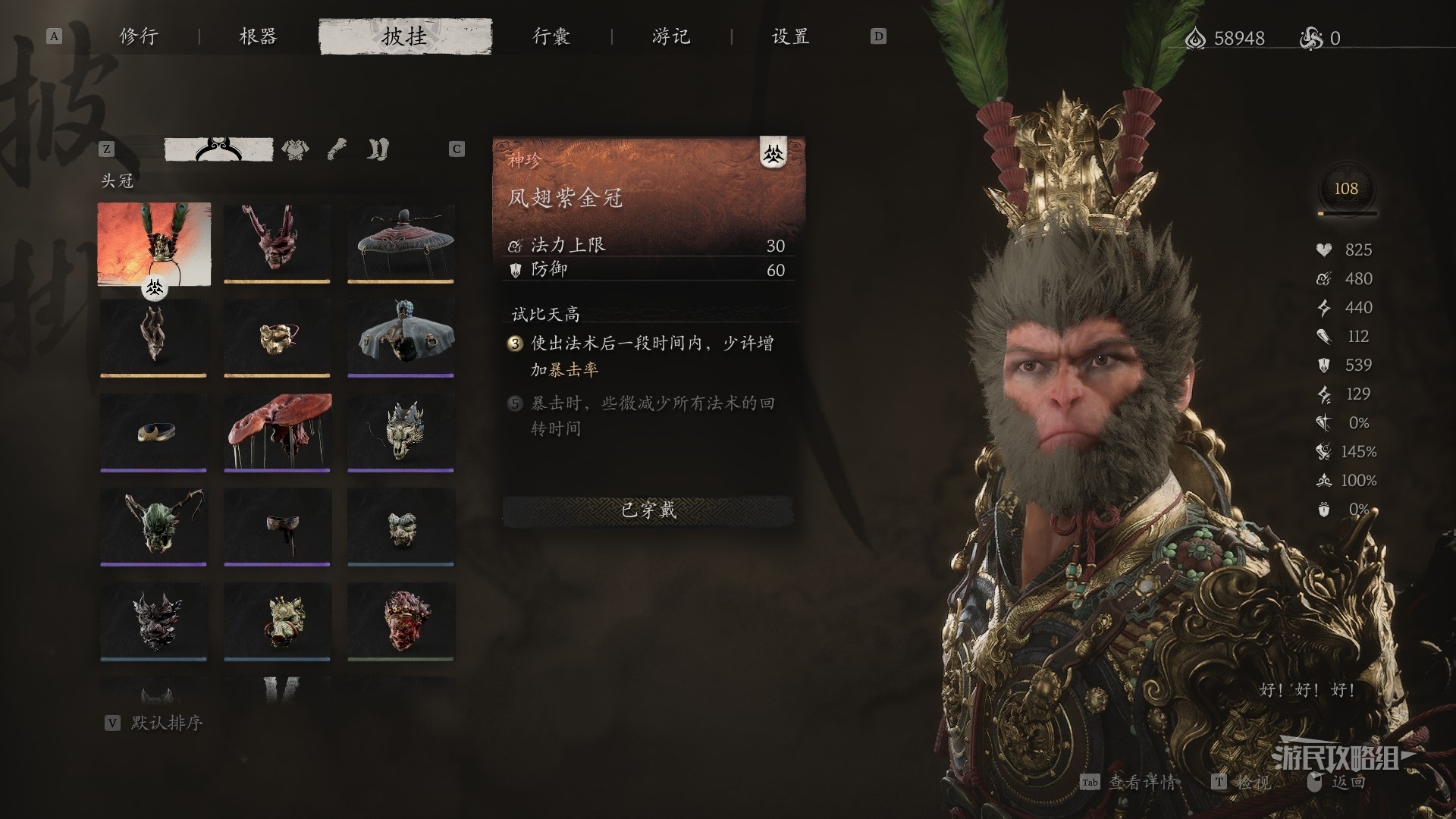This screenshot has height=819, width=1456.
Task: Go to the 行囊 inventory tab
Action: (551, 36)
